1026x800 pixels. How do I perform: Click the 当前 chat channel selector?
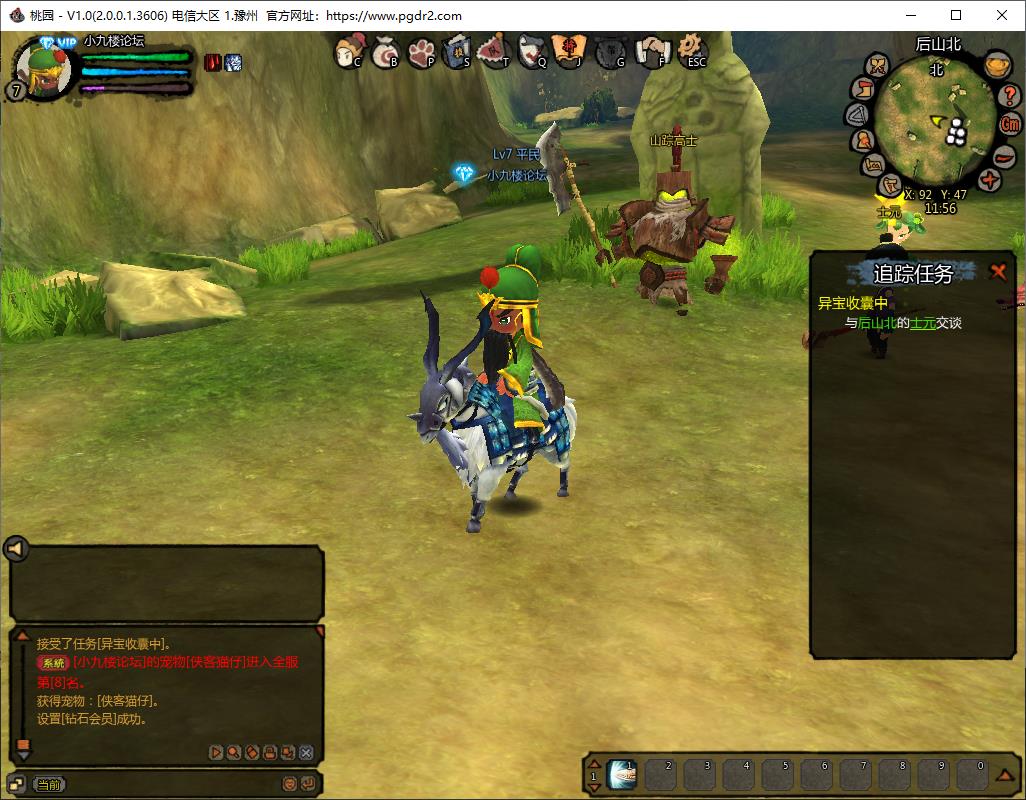point(48,785)
